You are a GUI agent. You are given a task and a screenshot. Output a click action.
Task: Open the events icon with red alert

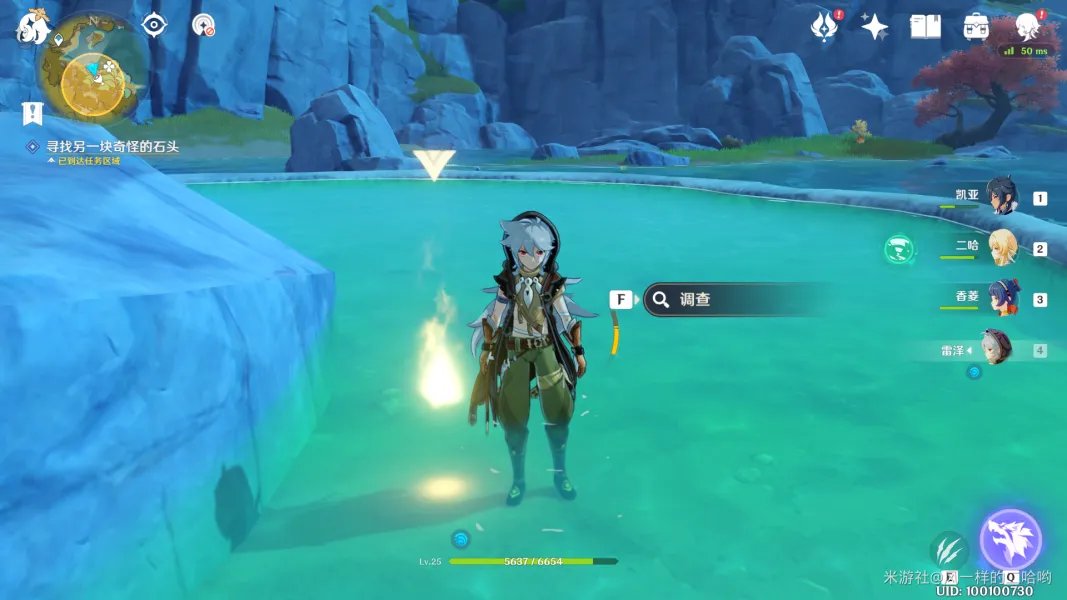click(x=823, y=27)
